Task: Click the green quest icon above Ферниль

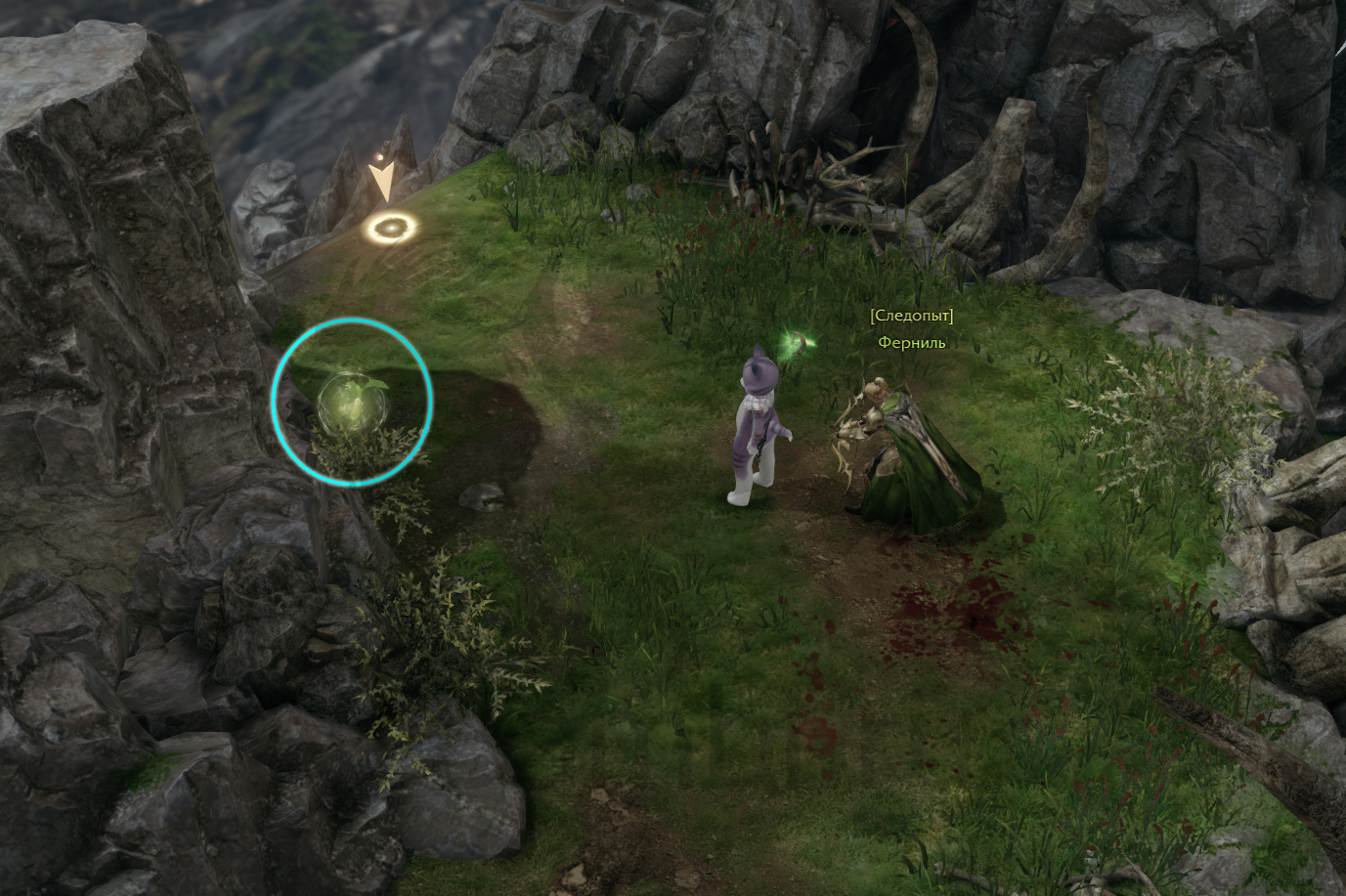Action: coord(798,343)
